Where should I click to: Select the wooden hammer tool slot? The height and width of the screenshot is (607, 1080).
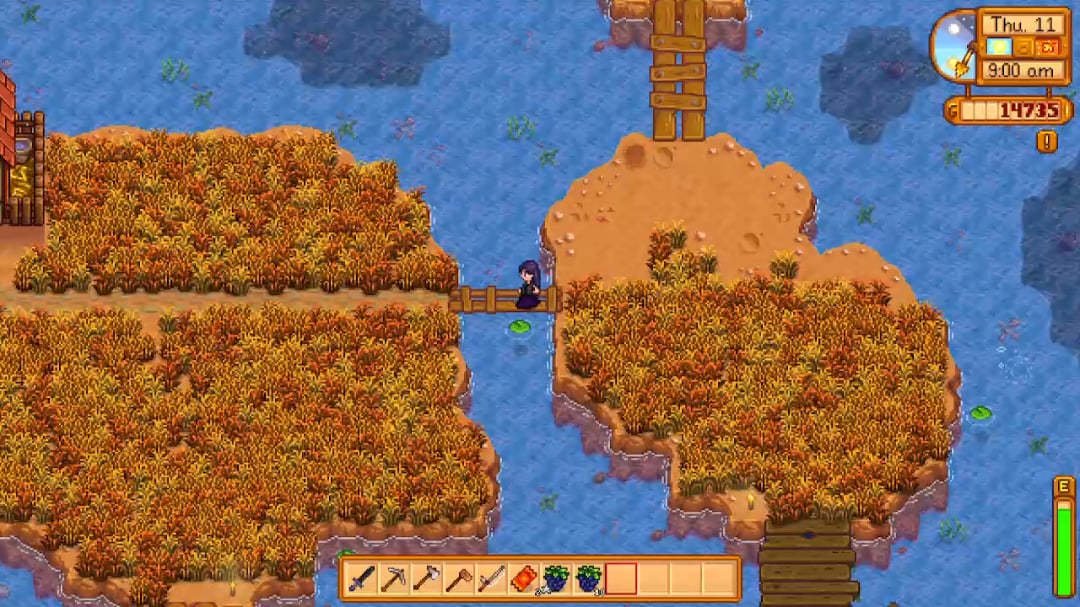pos(458,578)
